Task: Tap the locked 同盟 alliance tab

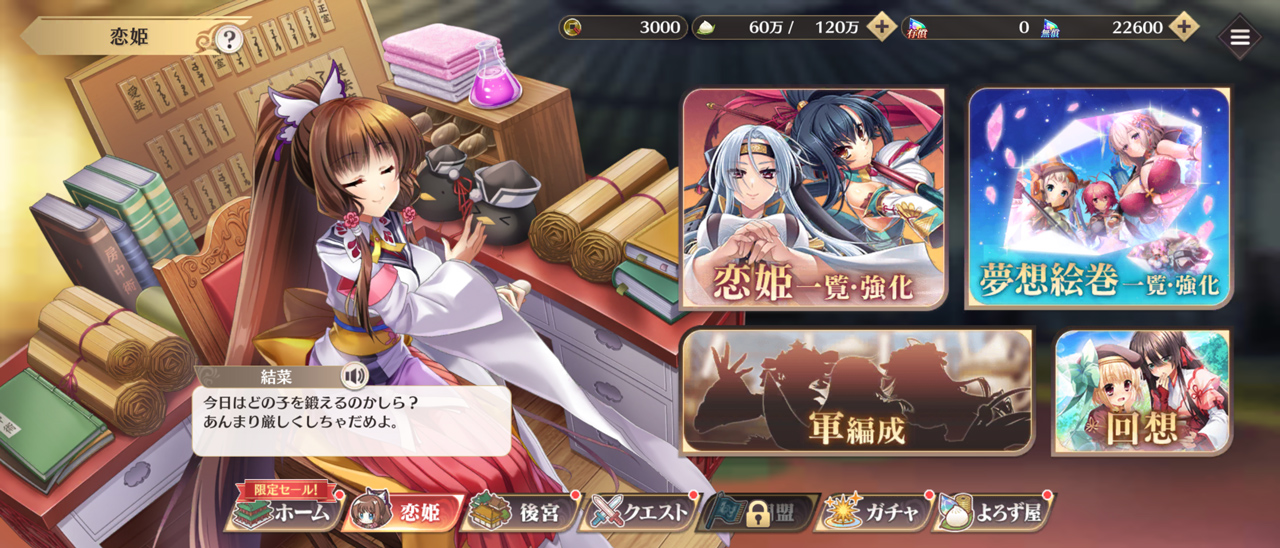Action: click(x=759, y=513)
